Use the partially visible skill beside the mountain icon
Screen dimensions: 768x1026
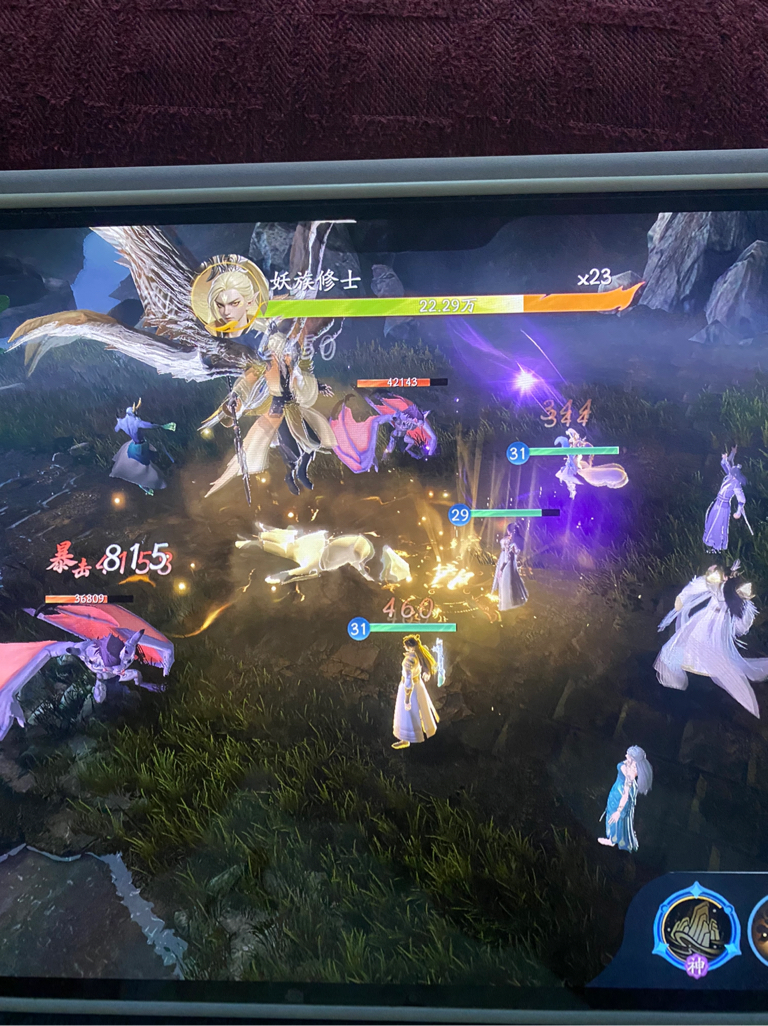[759, 930]
